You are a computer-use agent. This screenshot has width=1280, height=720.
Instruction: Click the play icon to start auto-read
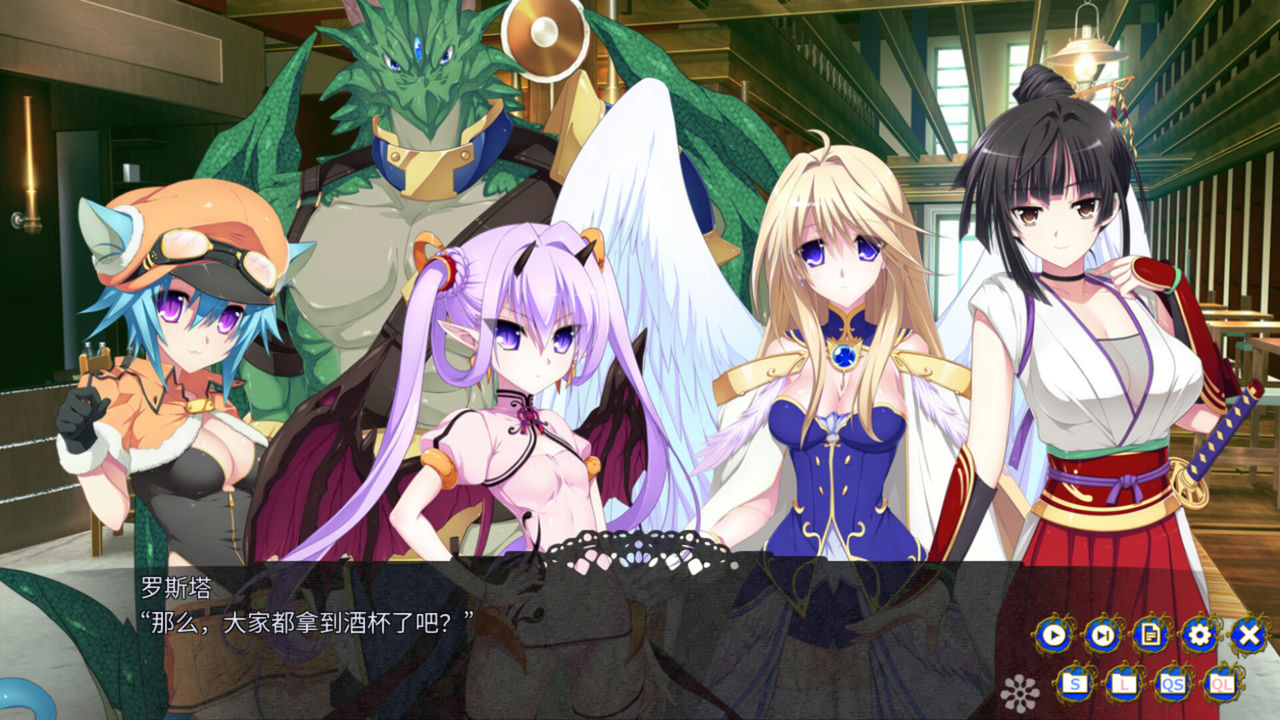[x=1053, y=634]
